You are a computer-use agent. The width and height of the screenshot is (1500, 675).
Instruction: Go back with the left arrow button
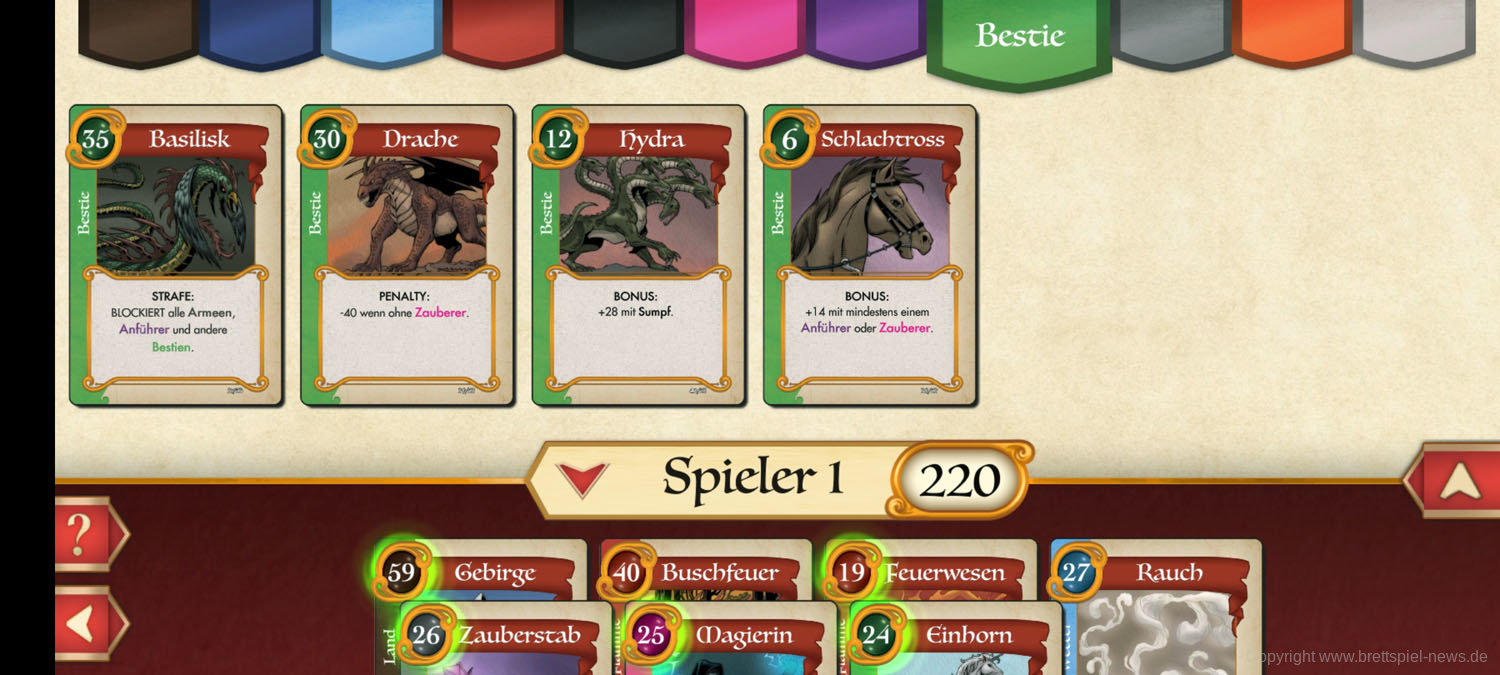[87, 623]
